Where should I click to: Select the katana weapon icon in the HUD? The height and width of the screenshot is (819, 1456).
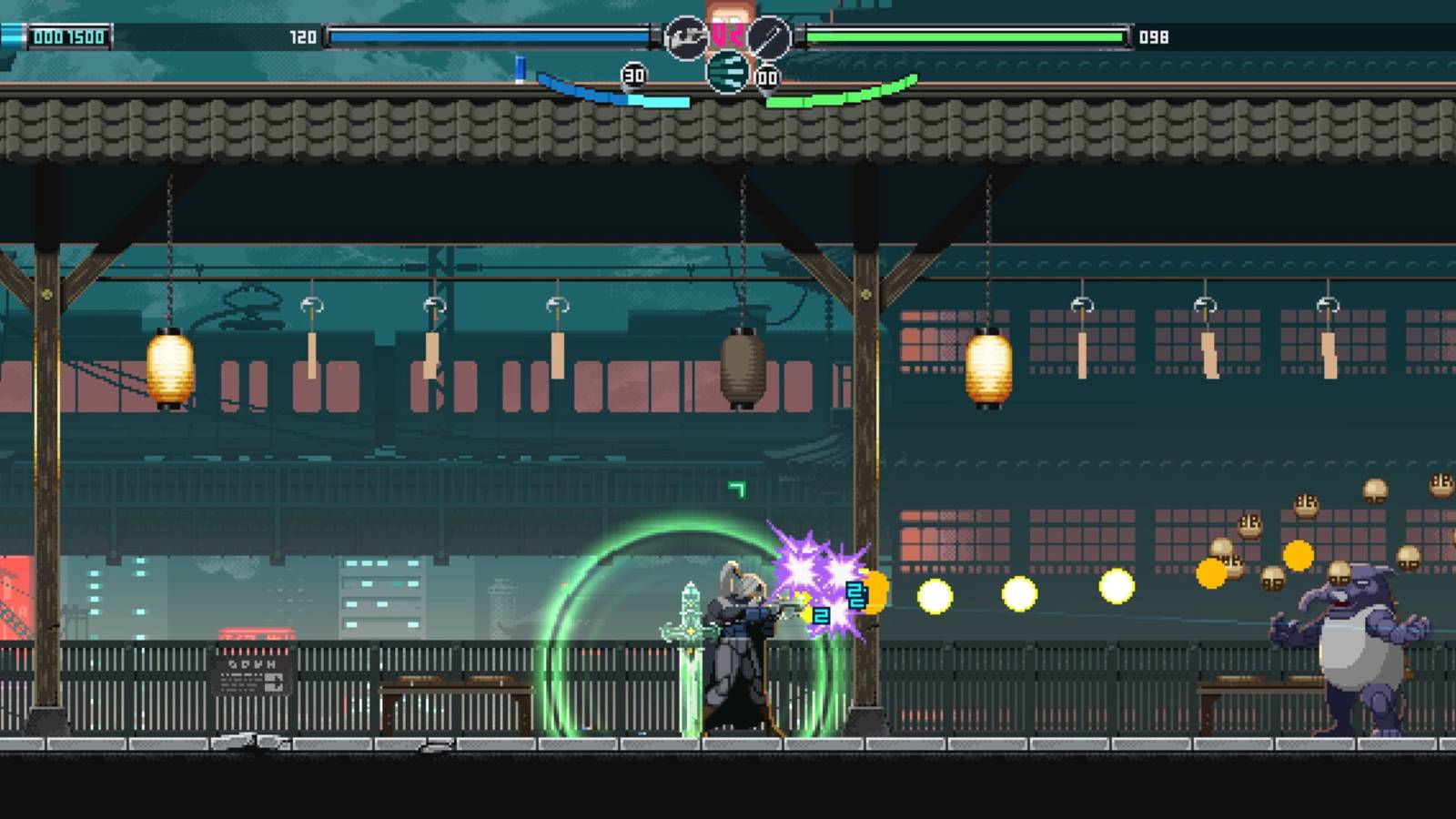pos(769,37)
